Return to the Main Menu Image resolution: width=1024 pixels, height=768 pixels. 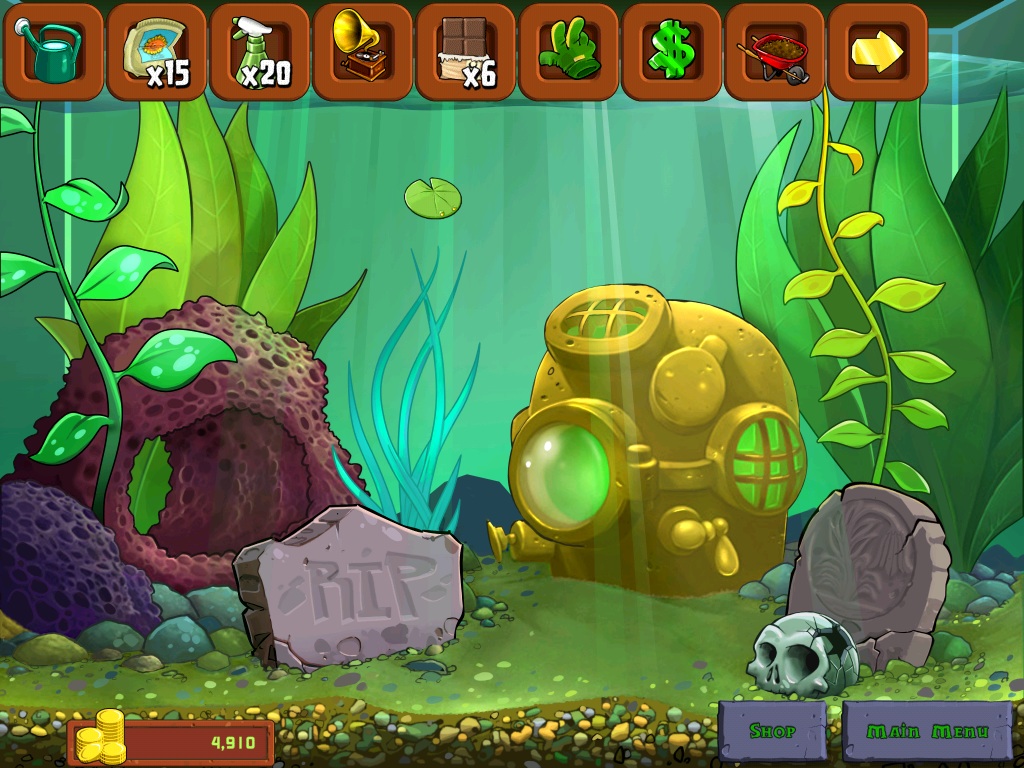tap(927, 731)
